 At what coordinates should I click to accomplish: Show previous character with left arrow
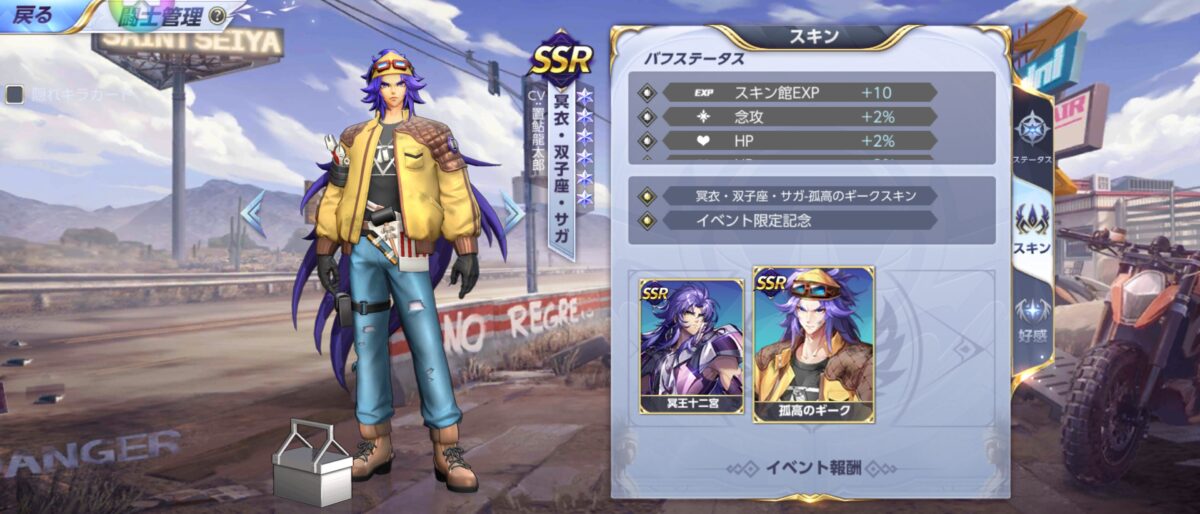[x=252, y=213]
